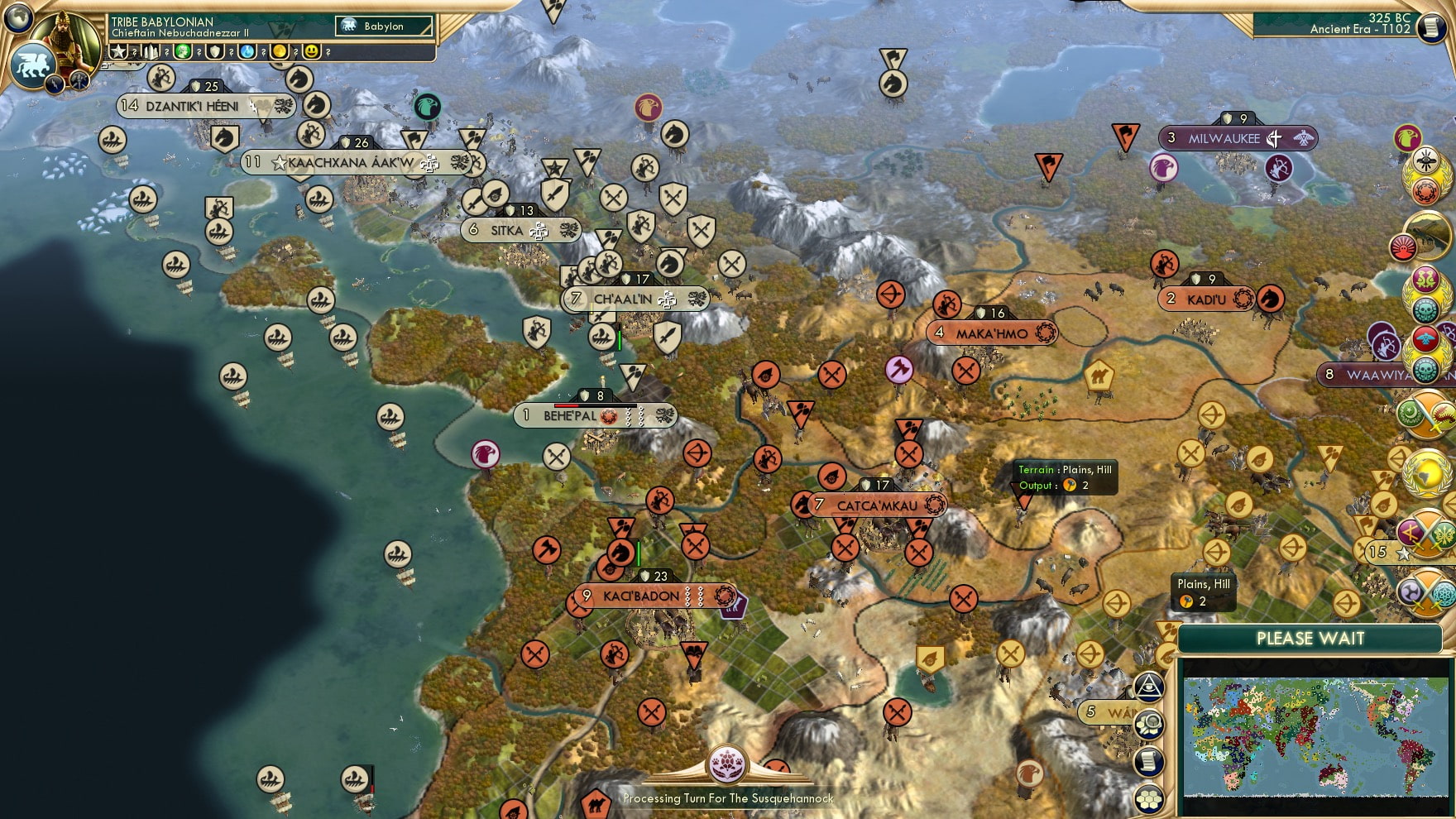Click on the world minimap
This screenshot has width=1456, height=819.
coord(1315,736)
